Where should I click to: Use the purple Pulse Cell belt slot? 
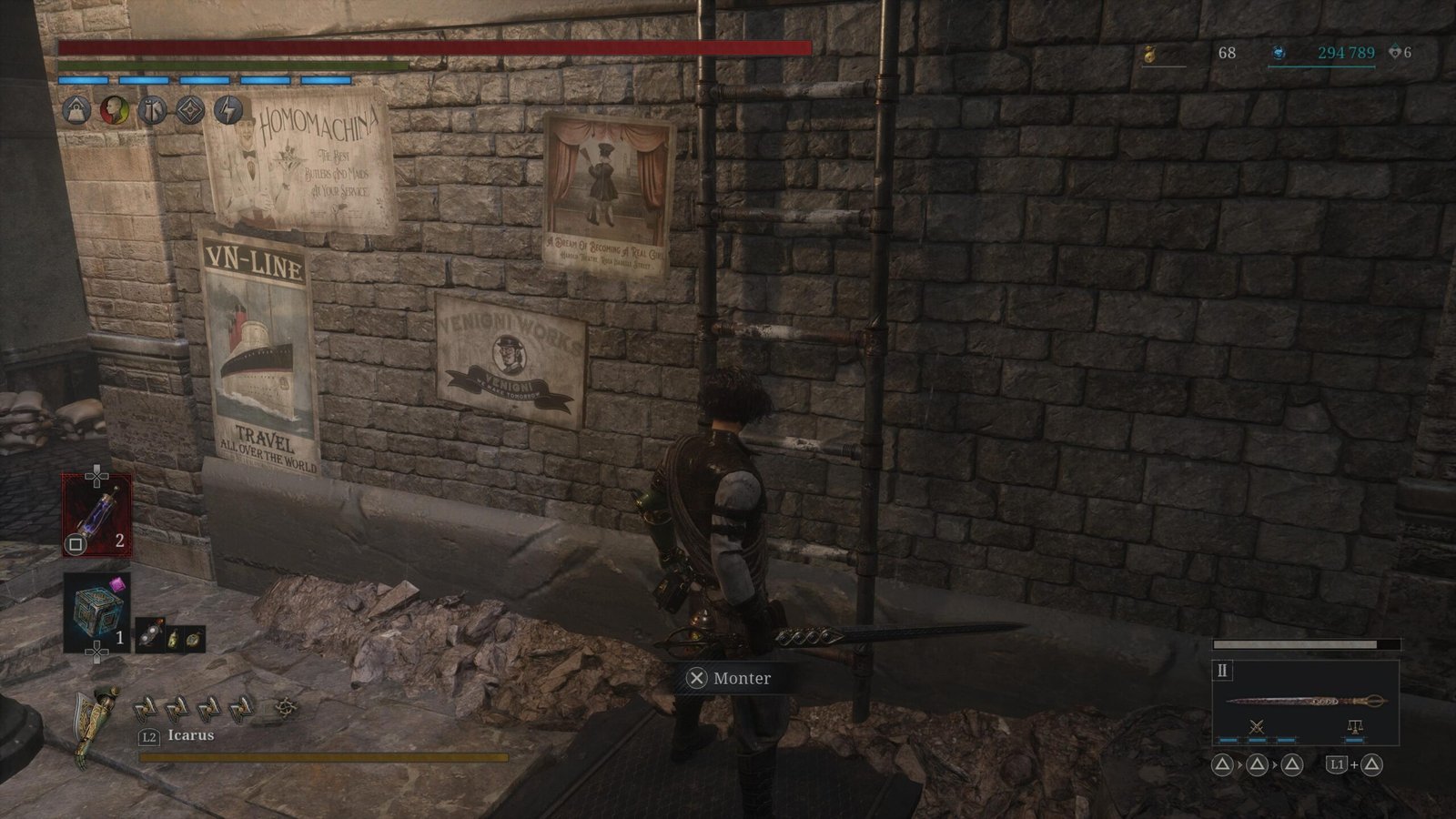[x=96, y=515]
